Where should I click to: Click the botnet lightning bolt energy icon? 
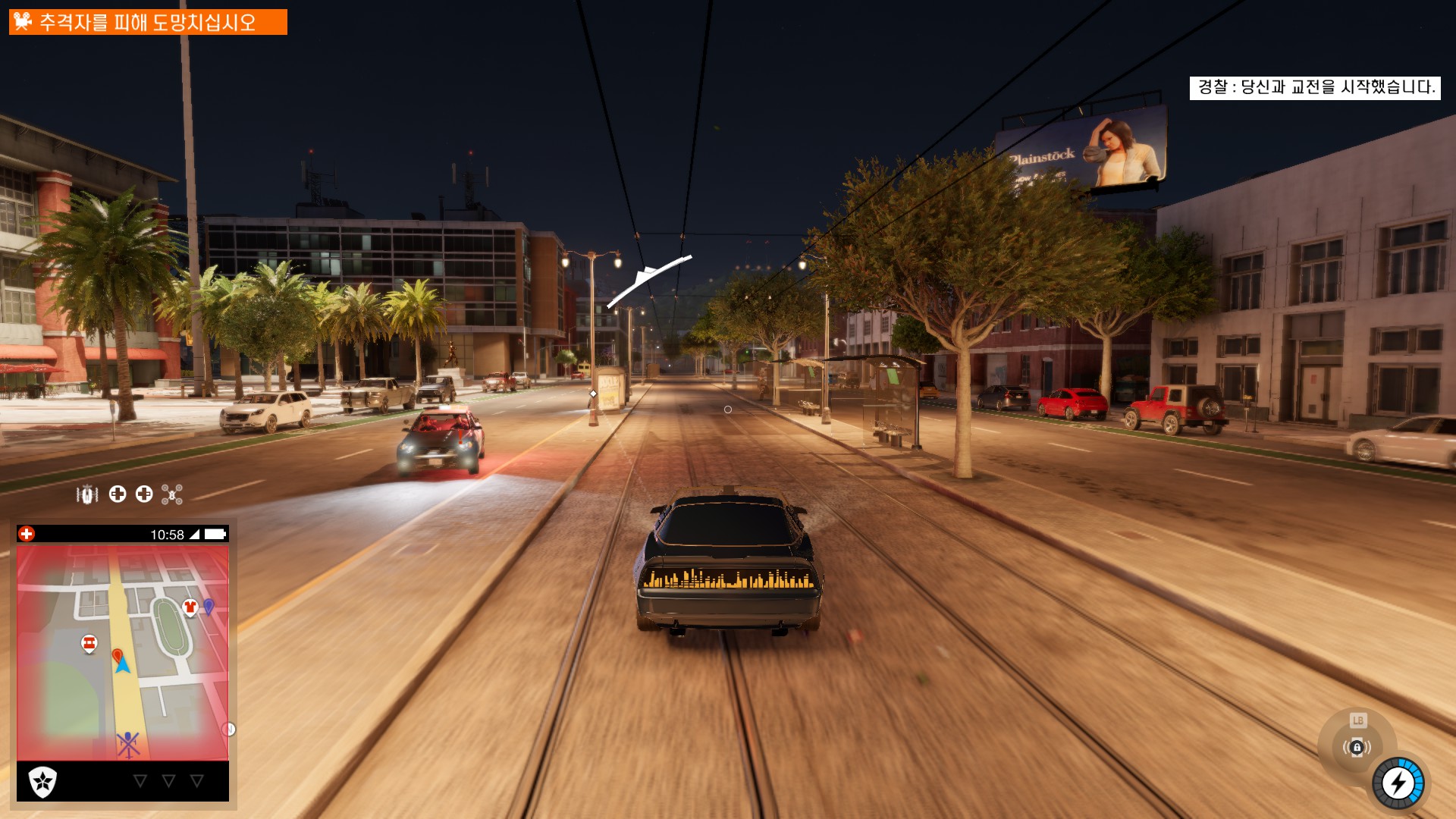coord(1398,783)
